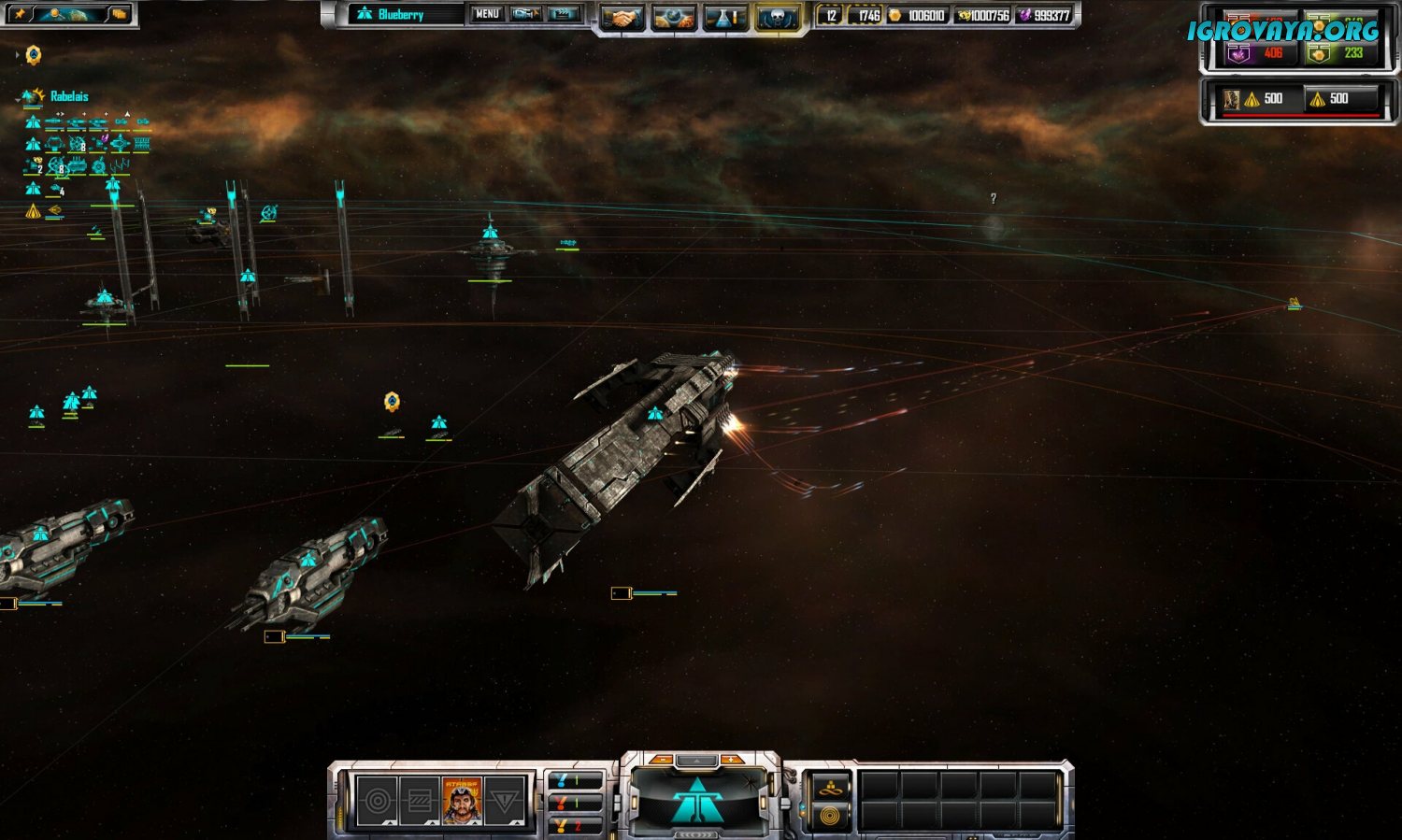Open the stacked cards icon in the top-left panel

point(119,14)
